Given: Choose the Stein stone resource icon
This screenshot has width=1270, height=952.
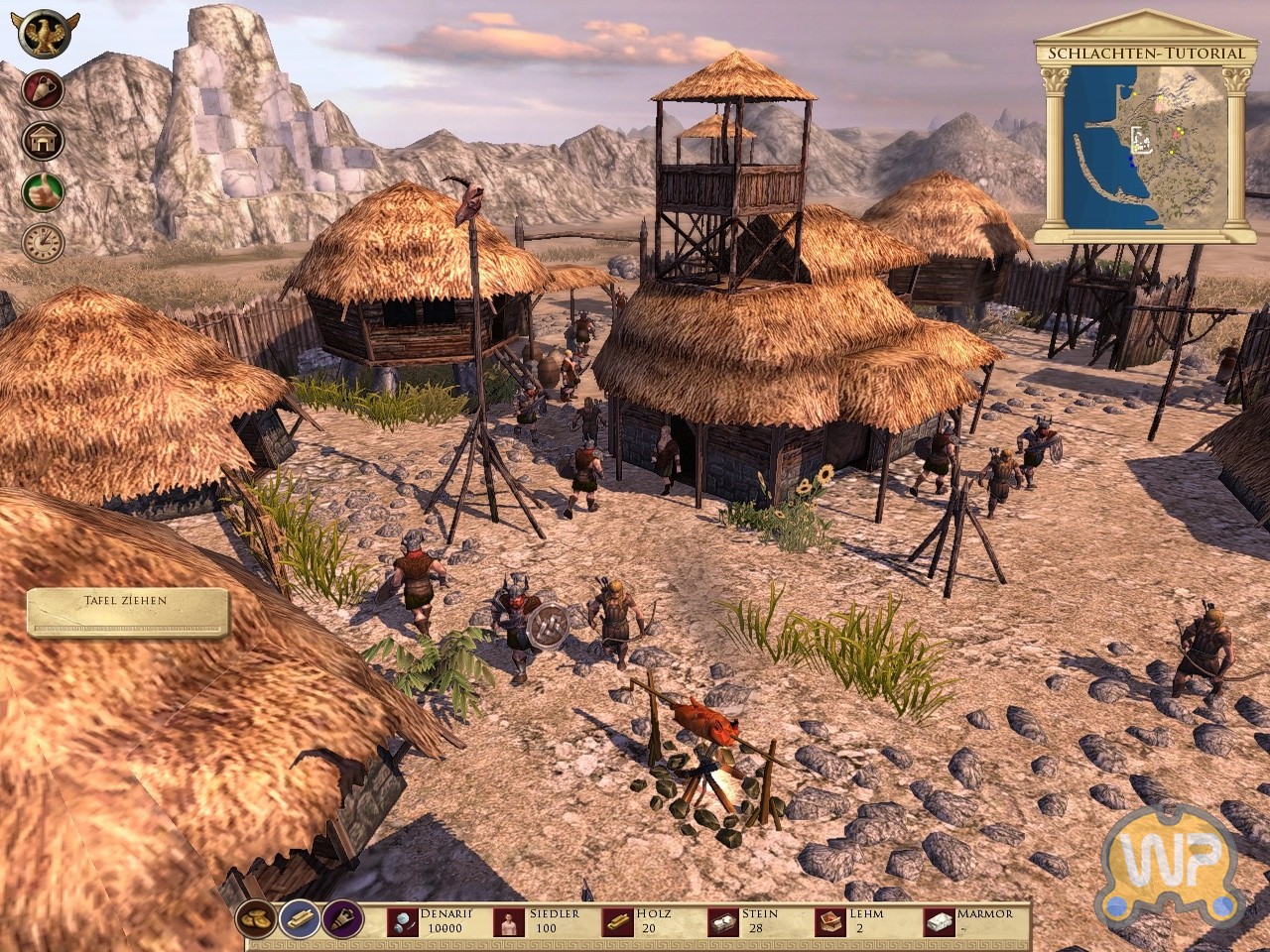Looking at the screenshot, I should [x=723, y=922].
